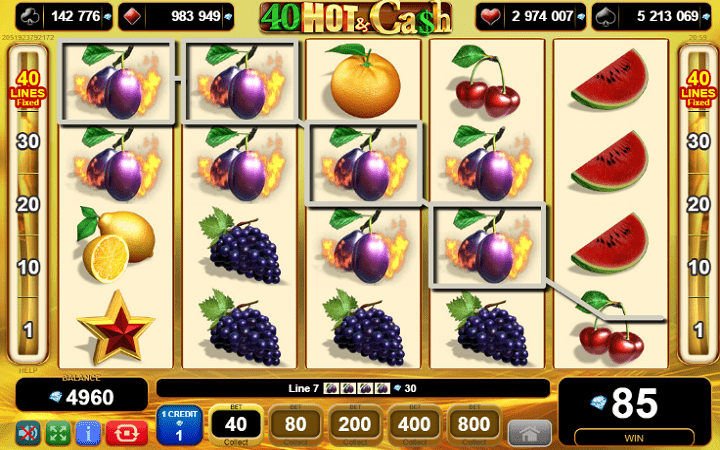Pick the 800 bet button
720x450 pixels.
tap(475, 424)
